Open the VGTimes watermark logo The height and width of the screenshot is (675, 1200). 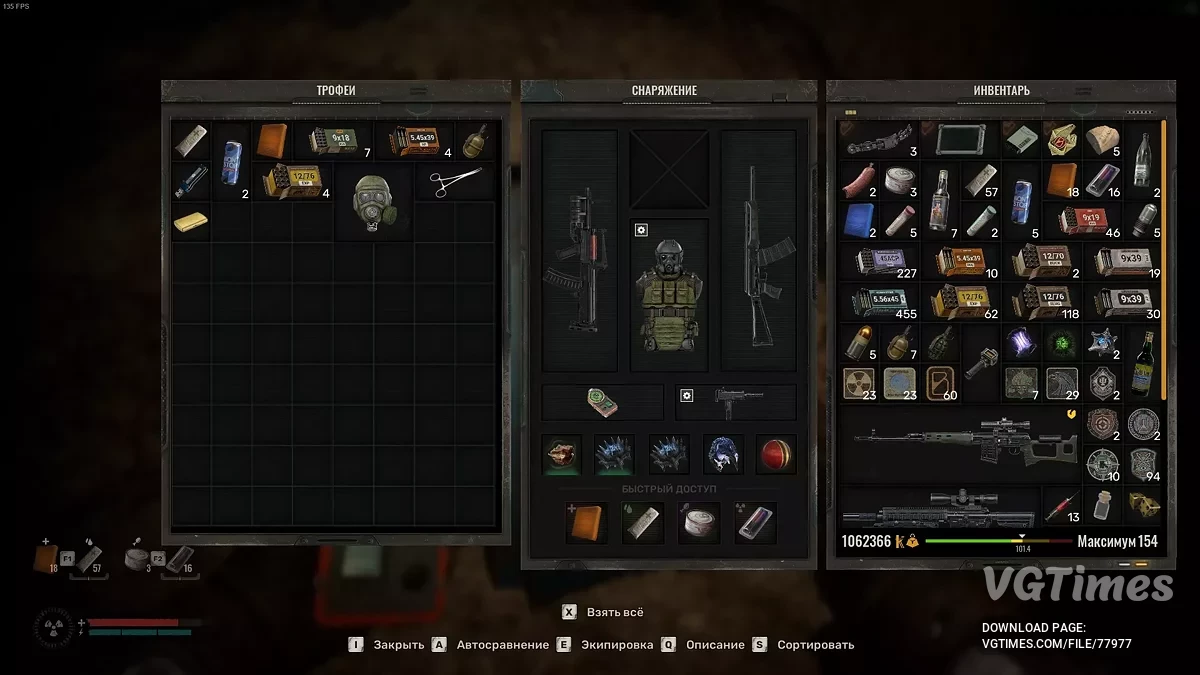tap(1077, 584)
